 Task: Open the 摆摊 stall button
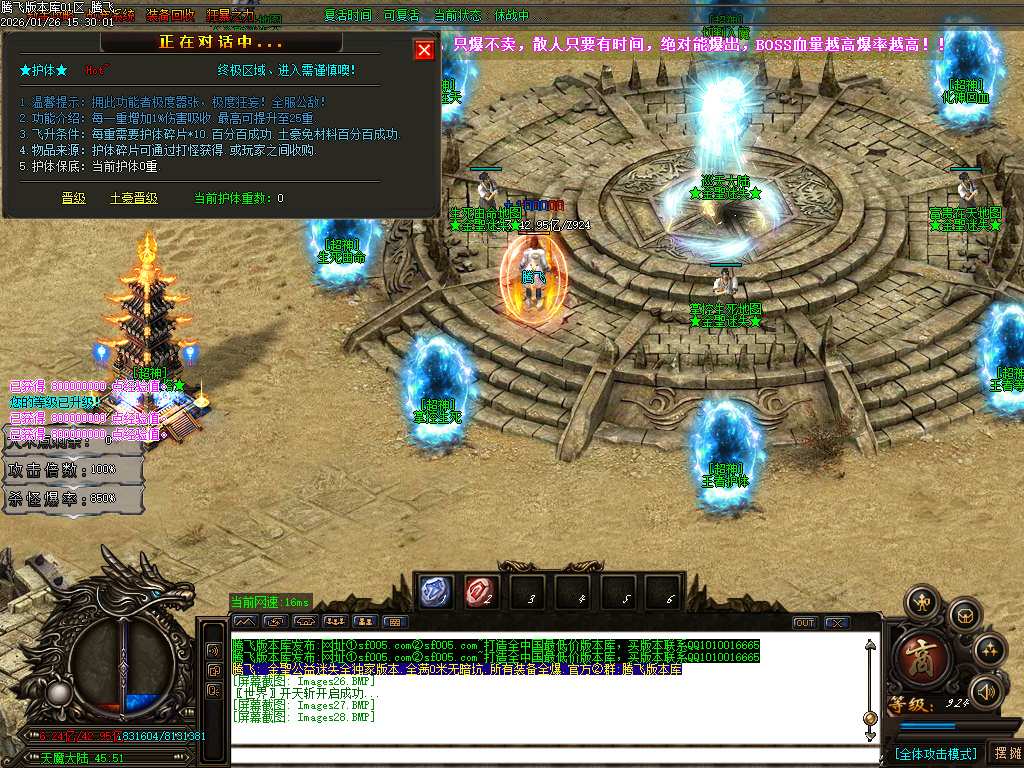pyautogui.click(x=1005, y=753)
